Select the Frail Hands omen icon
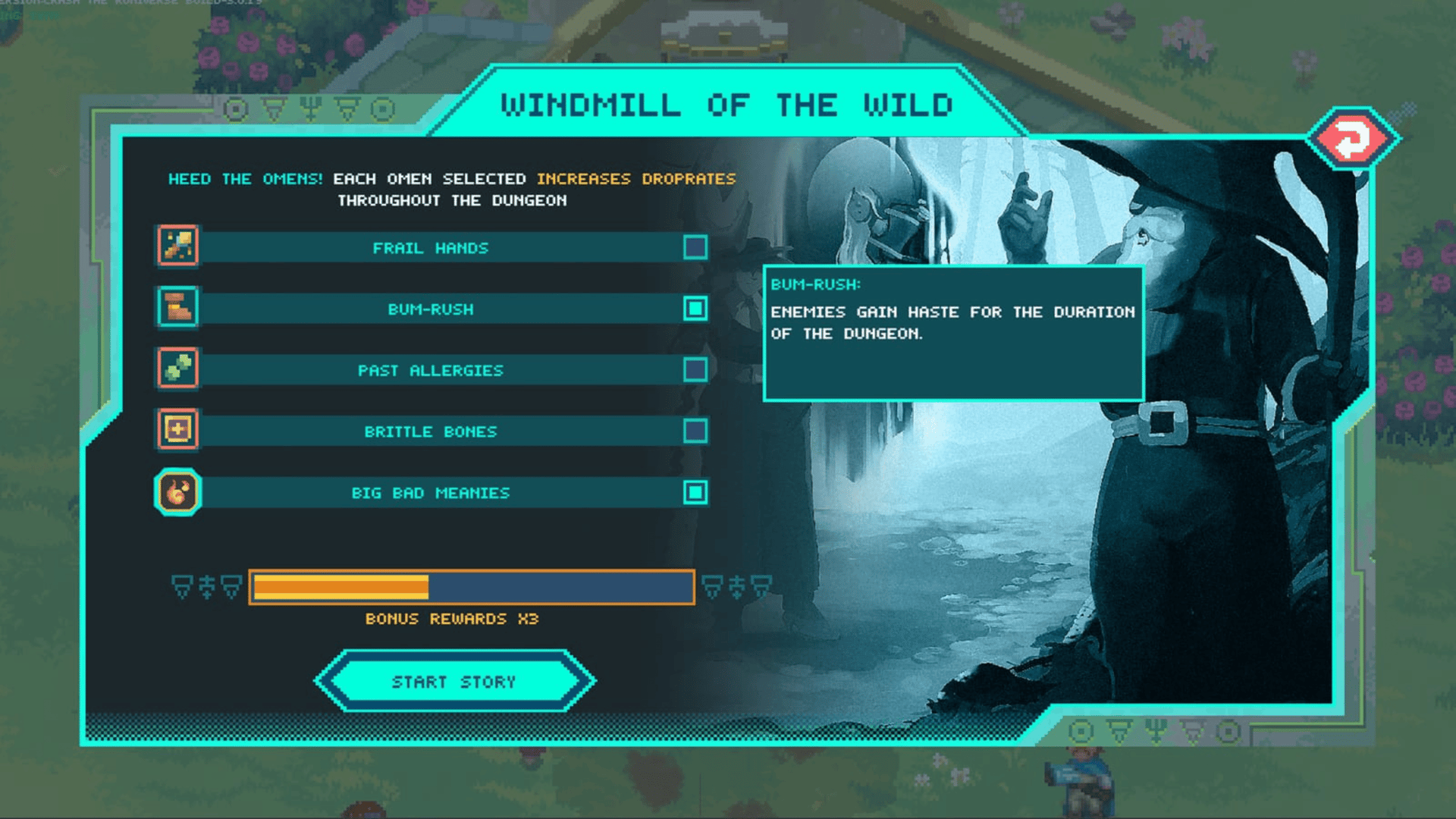 point(178,246)
